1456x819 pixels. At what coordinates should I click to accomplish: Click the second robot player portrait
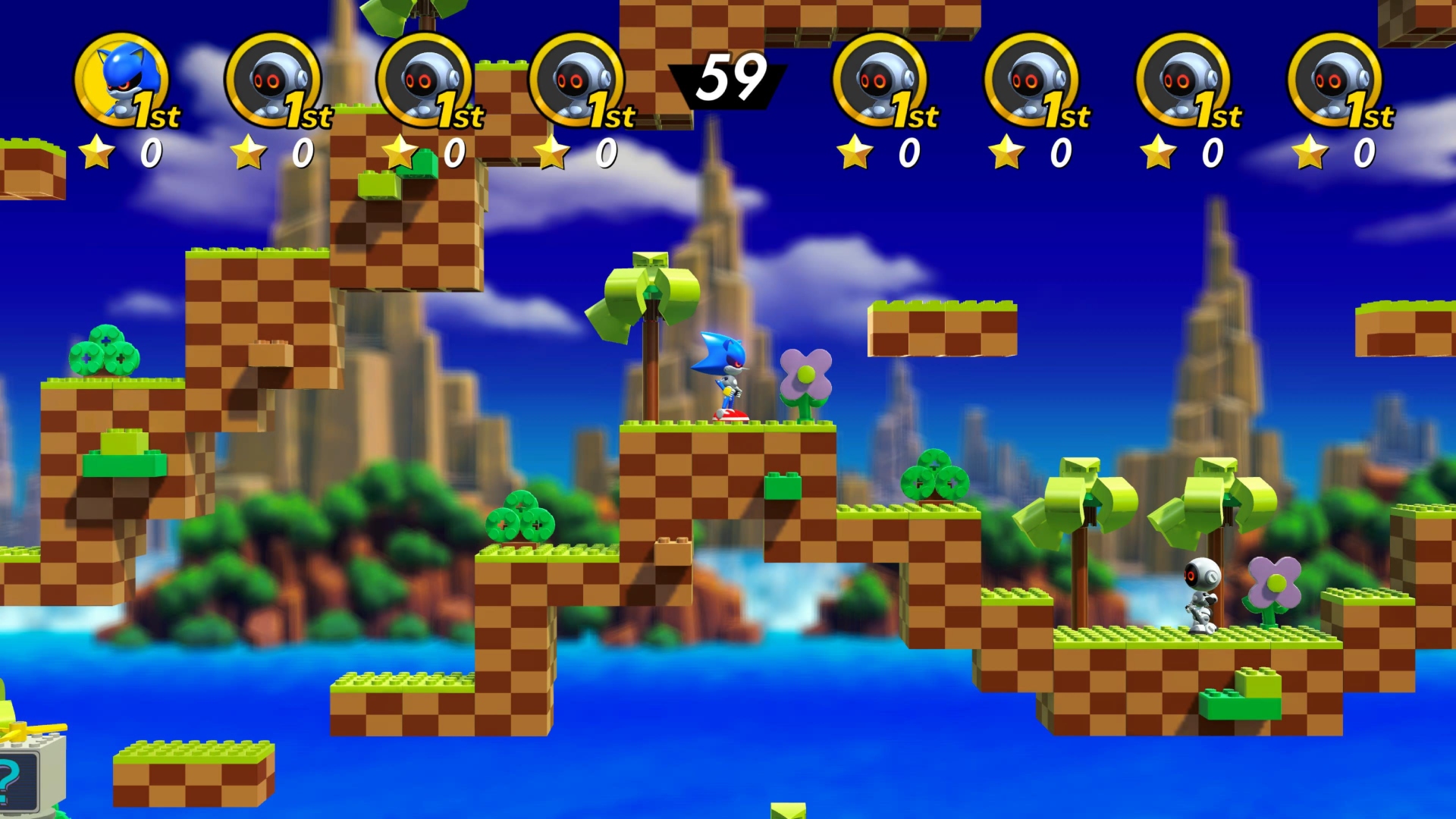click(x=273, y=80)
